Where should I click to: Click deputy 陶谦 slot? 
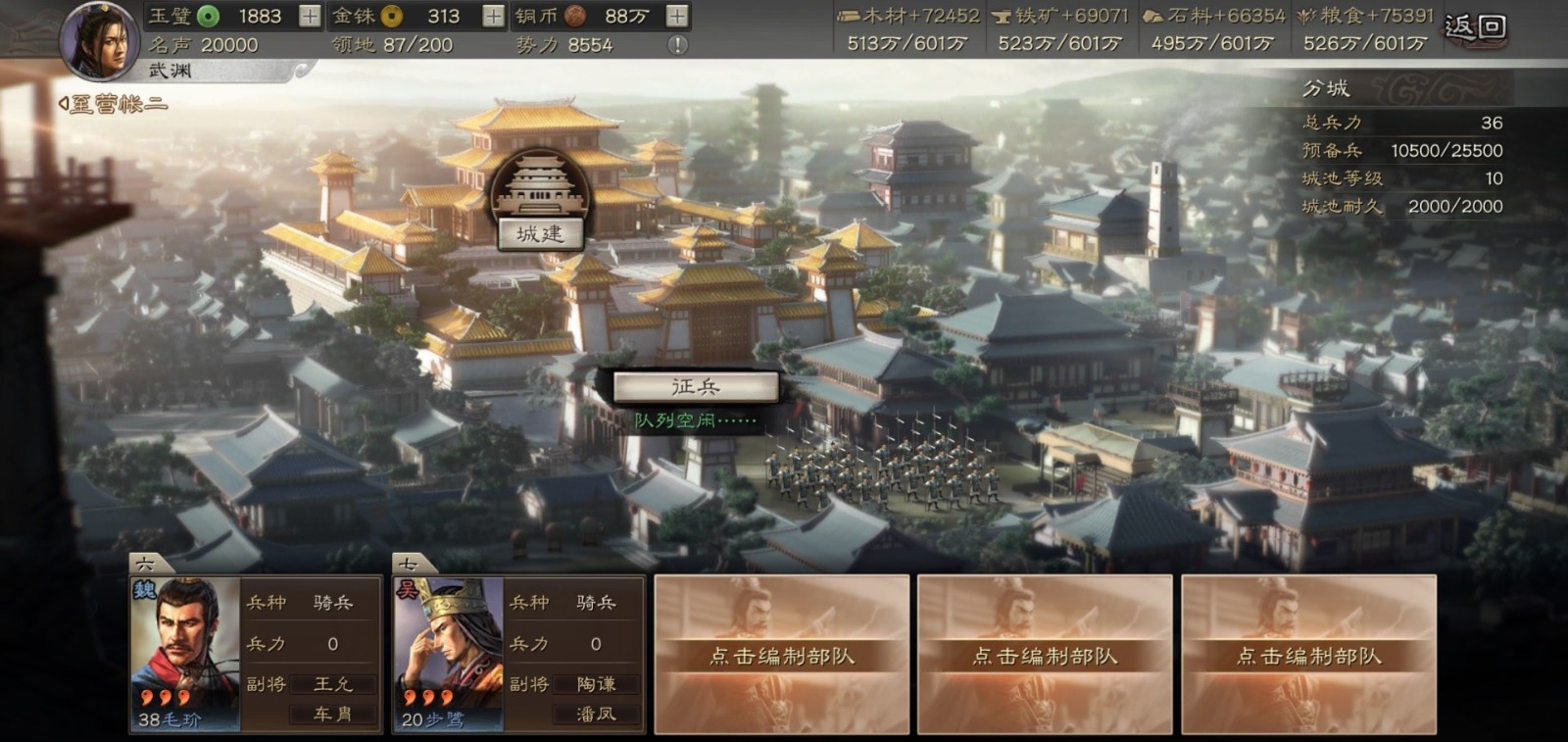coord(597,685)
